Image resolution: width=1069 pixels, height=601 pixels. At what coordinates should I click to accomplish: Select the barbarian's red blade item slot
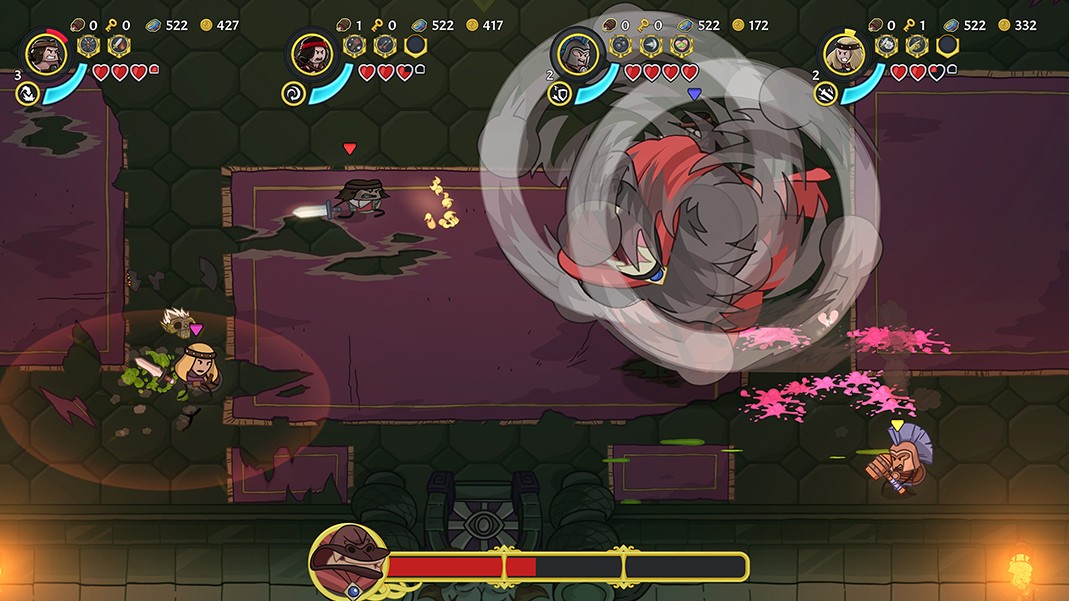pos(119,45)
